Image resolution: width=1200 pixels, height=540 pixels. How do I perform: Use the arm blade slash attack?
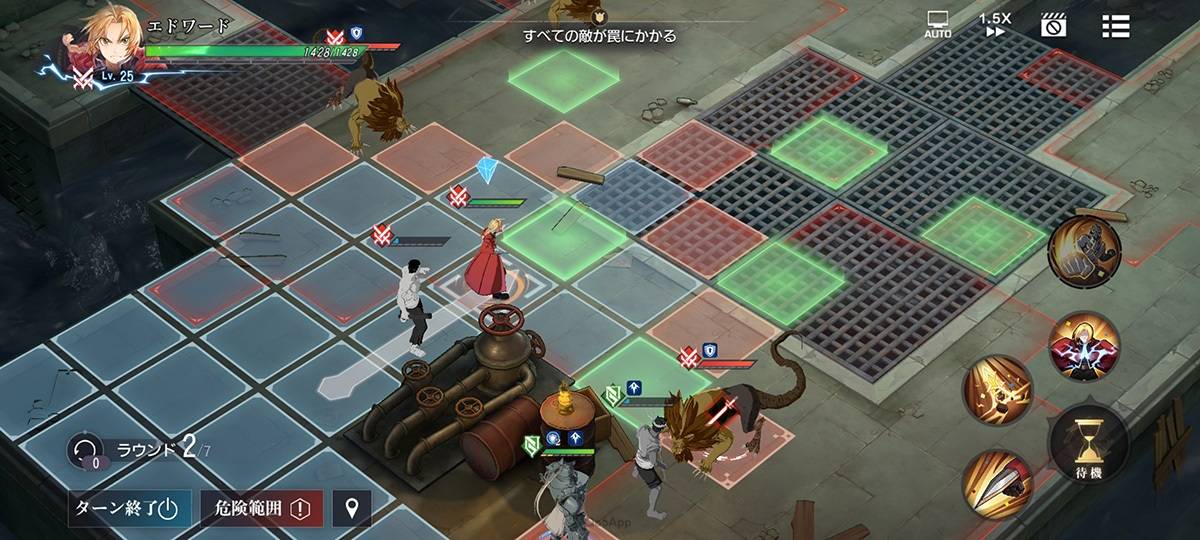998,484
